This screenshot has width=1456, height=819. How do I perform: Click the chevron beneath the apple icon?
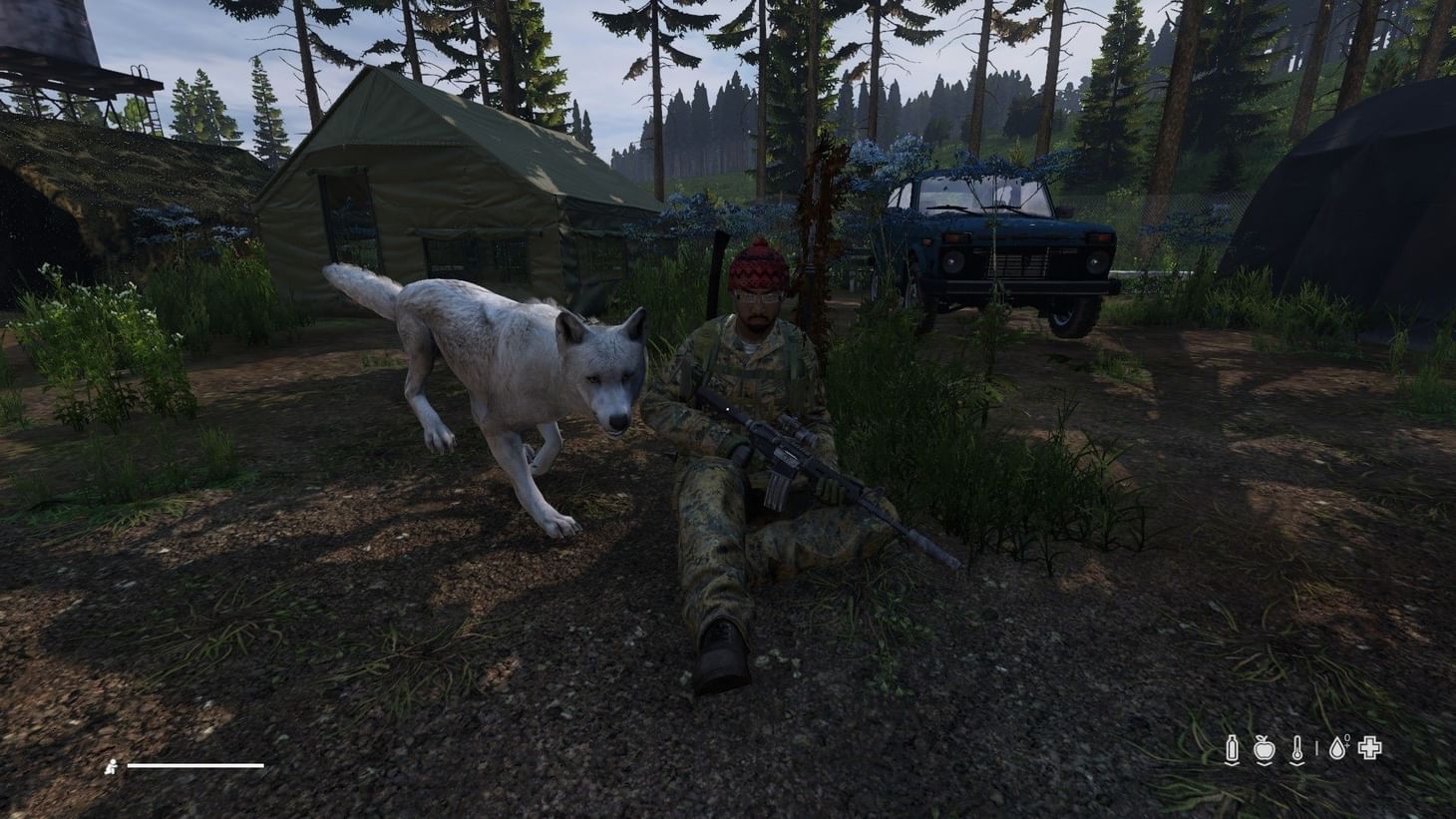click(x=1265, y=763)
